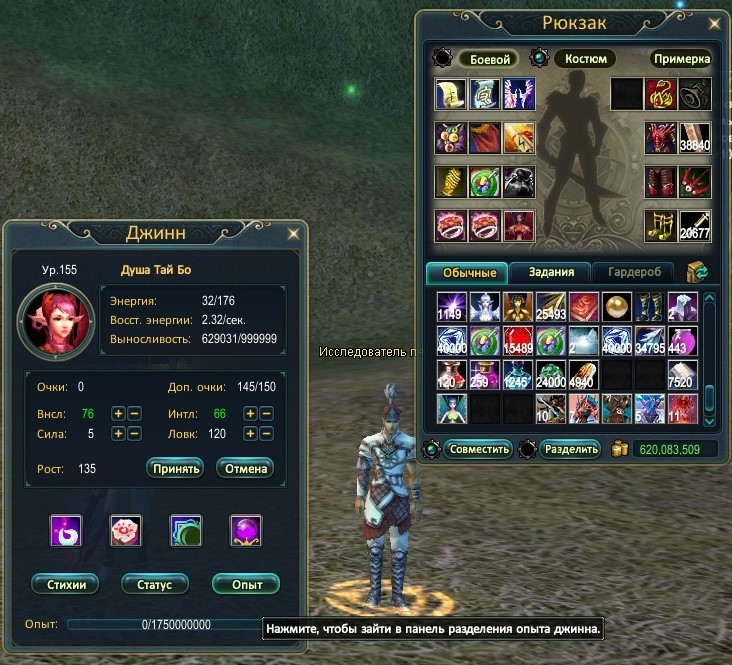Open the Опыт experience panel
The height and width of the screenshot is (665, 732).
tap(245, 584)
